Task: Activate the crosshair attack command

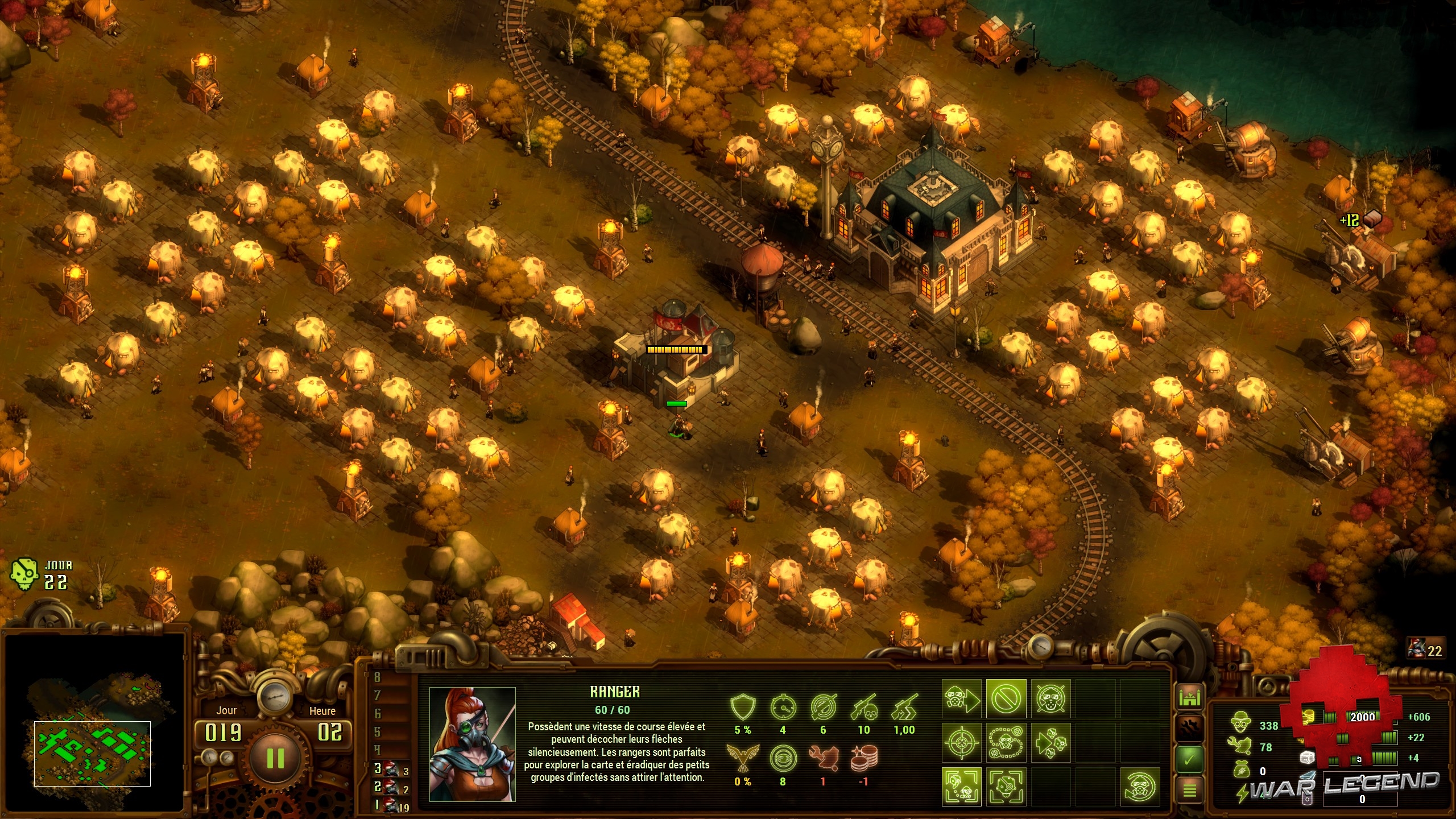Action: (x=962, y=743)
